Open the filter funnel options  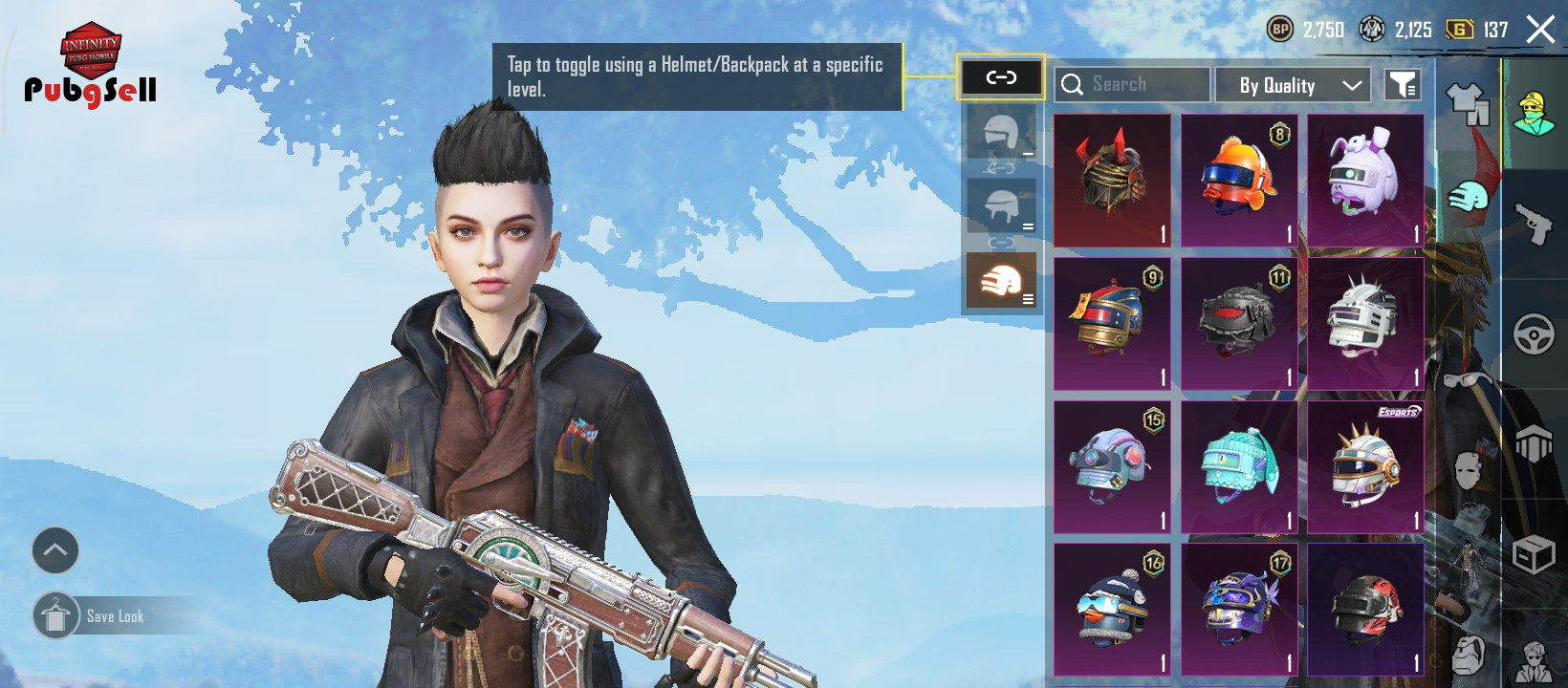pyautogui.click(x=1403, y=85)
